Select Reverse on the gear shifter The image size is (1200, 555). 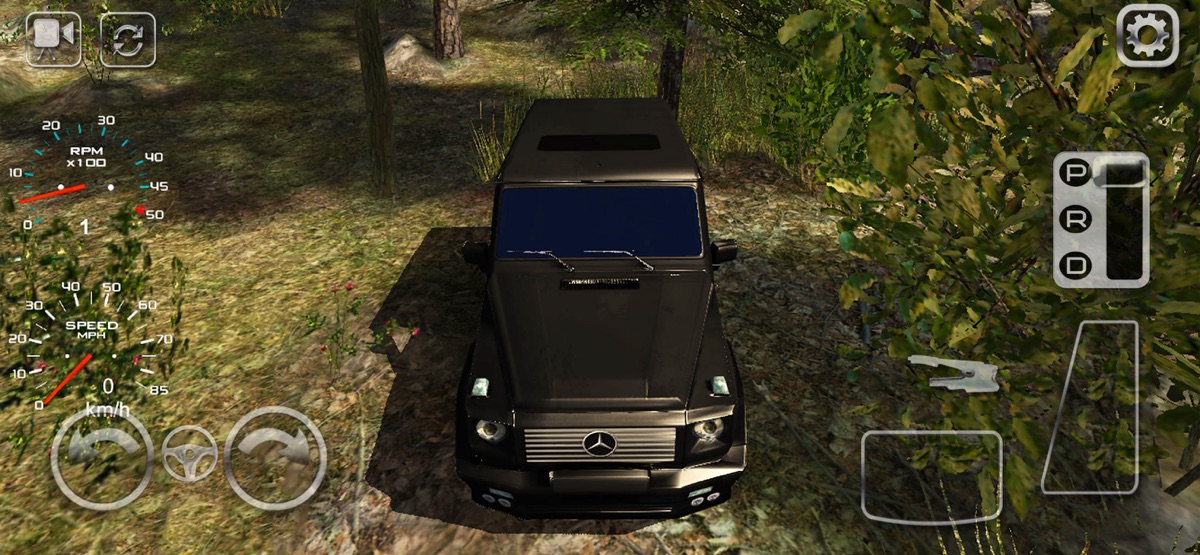tap(1076, 221)
